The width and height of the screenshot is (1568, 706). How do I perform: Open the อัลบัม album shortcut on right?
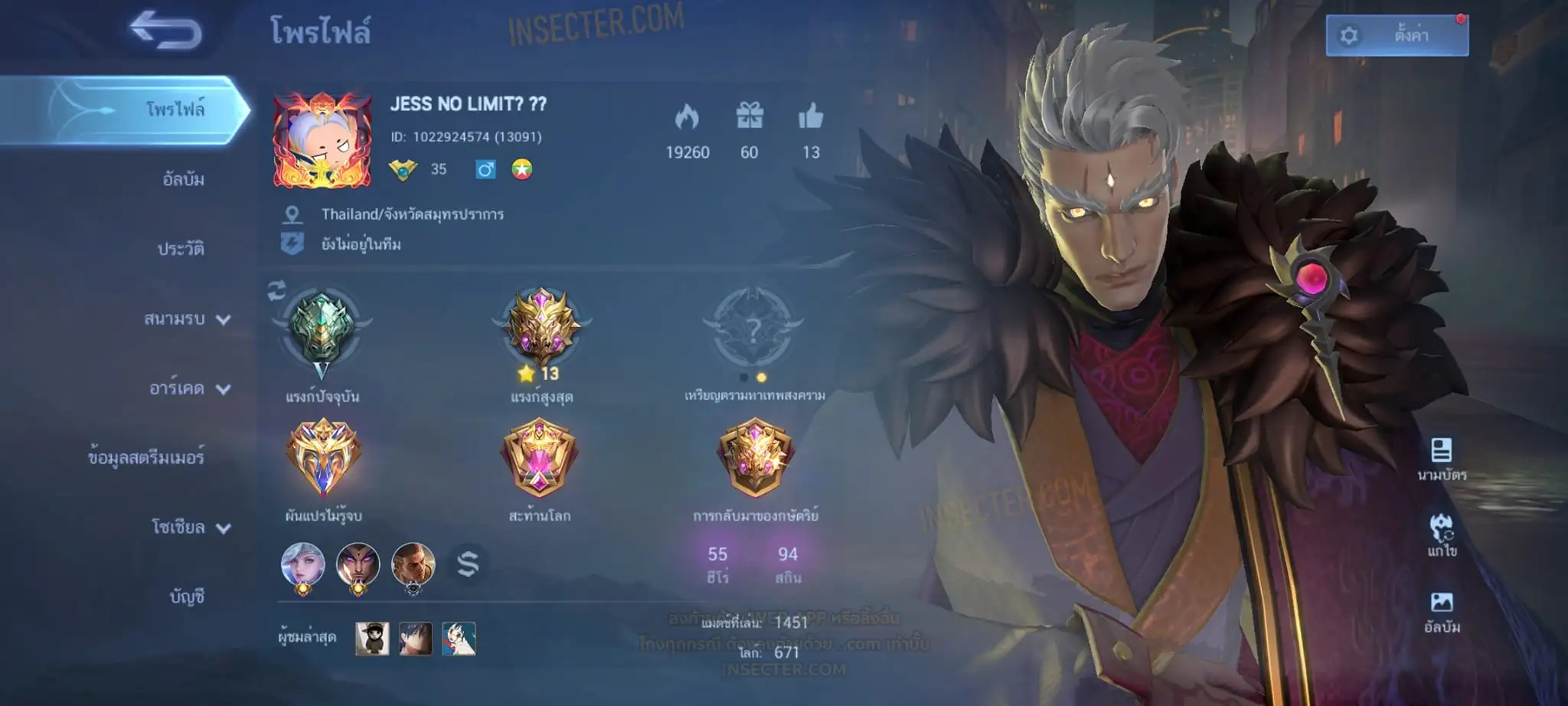[1442, 611]
